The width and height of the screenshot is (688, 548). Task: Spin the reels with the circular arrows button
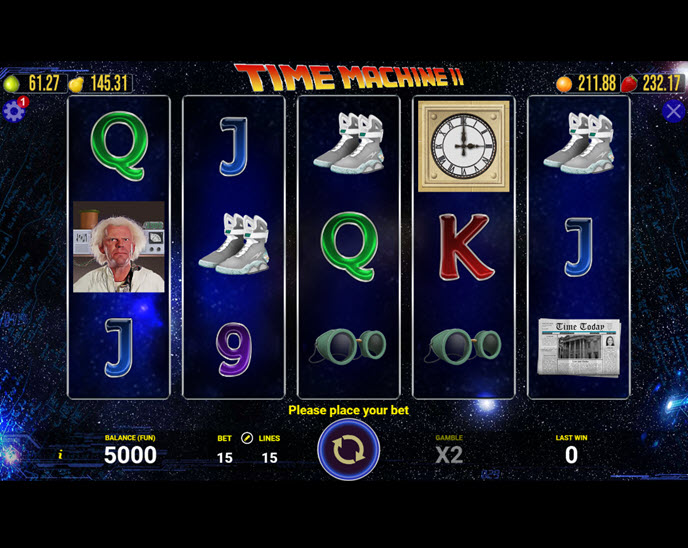coord(348,450)
